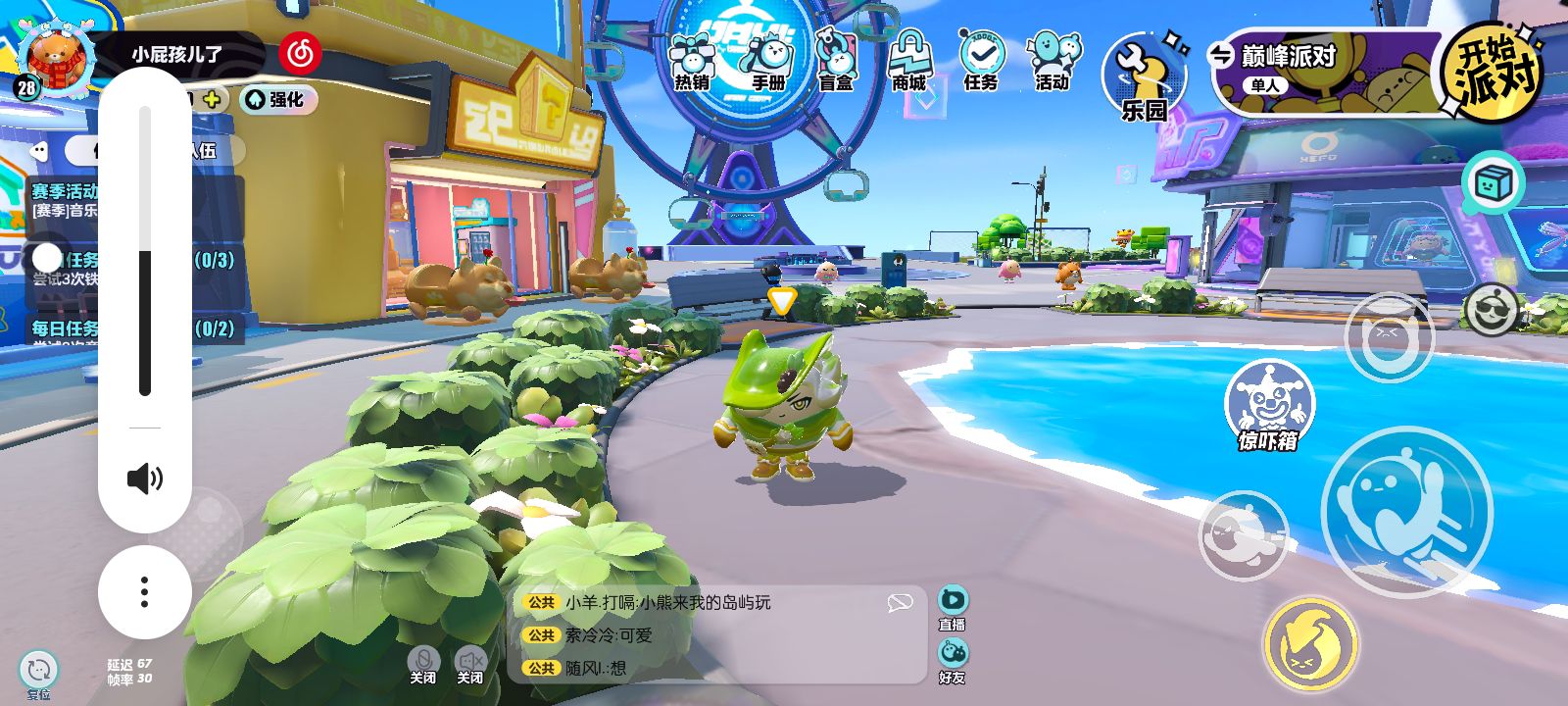The image size is (1568, 706).
Task: Open the 活动 events menu
Action: click(x=1053, y=61)
